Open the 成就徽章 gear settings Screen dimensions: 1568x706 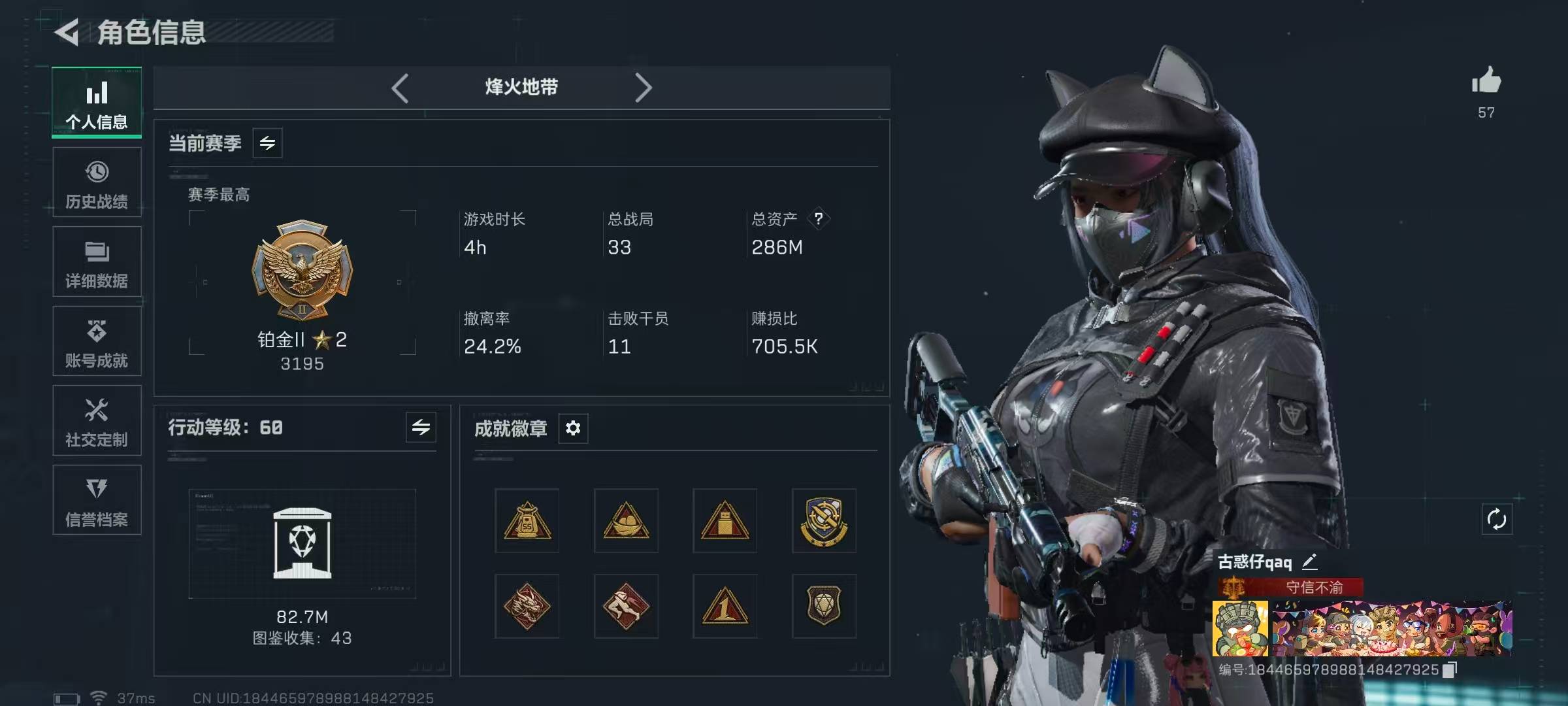pos(573,428)
